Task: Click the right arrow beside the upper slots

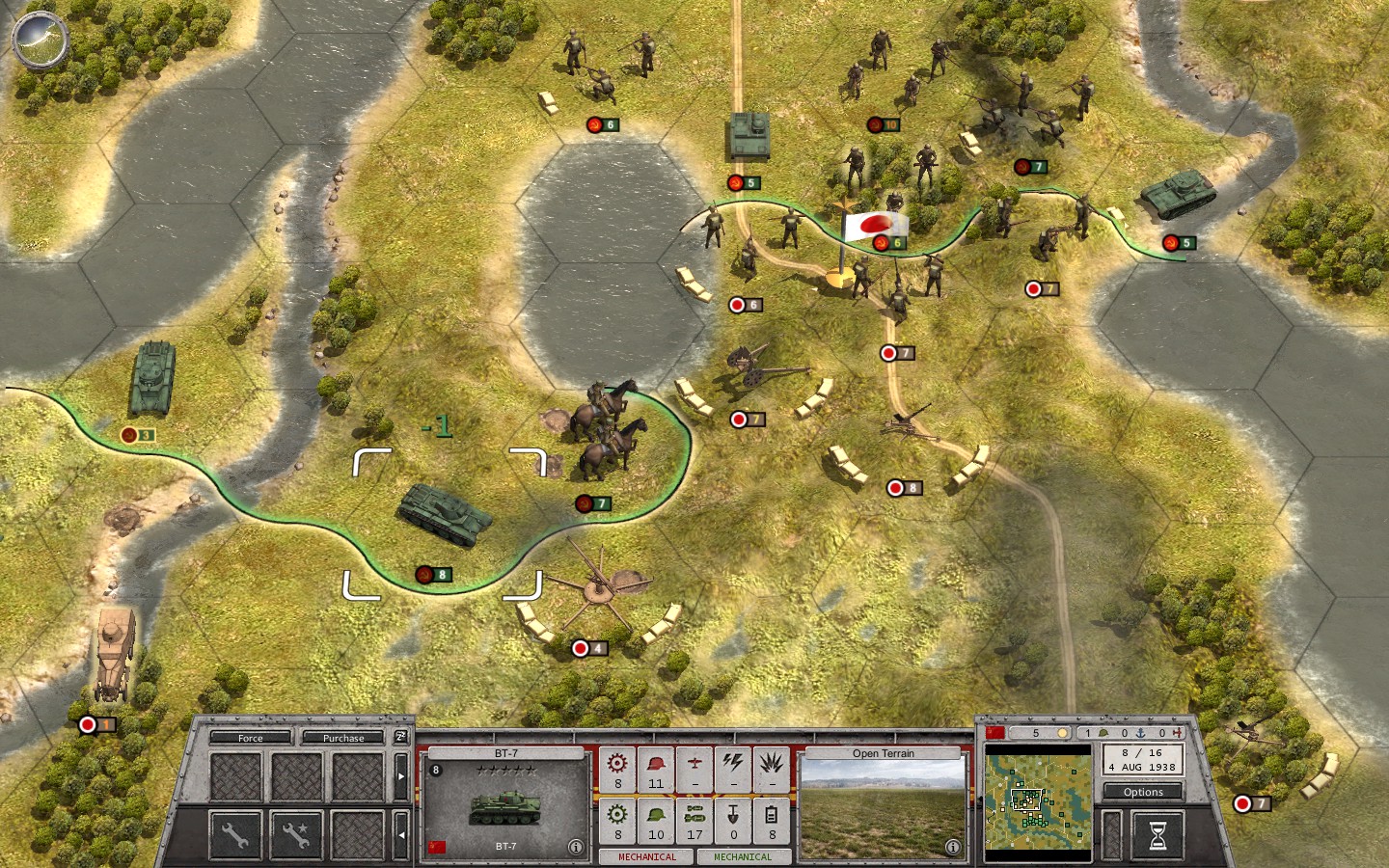Action: [401, 776]
